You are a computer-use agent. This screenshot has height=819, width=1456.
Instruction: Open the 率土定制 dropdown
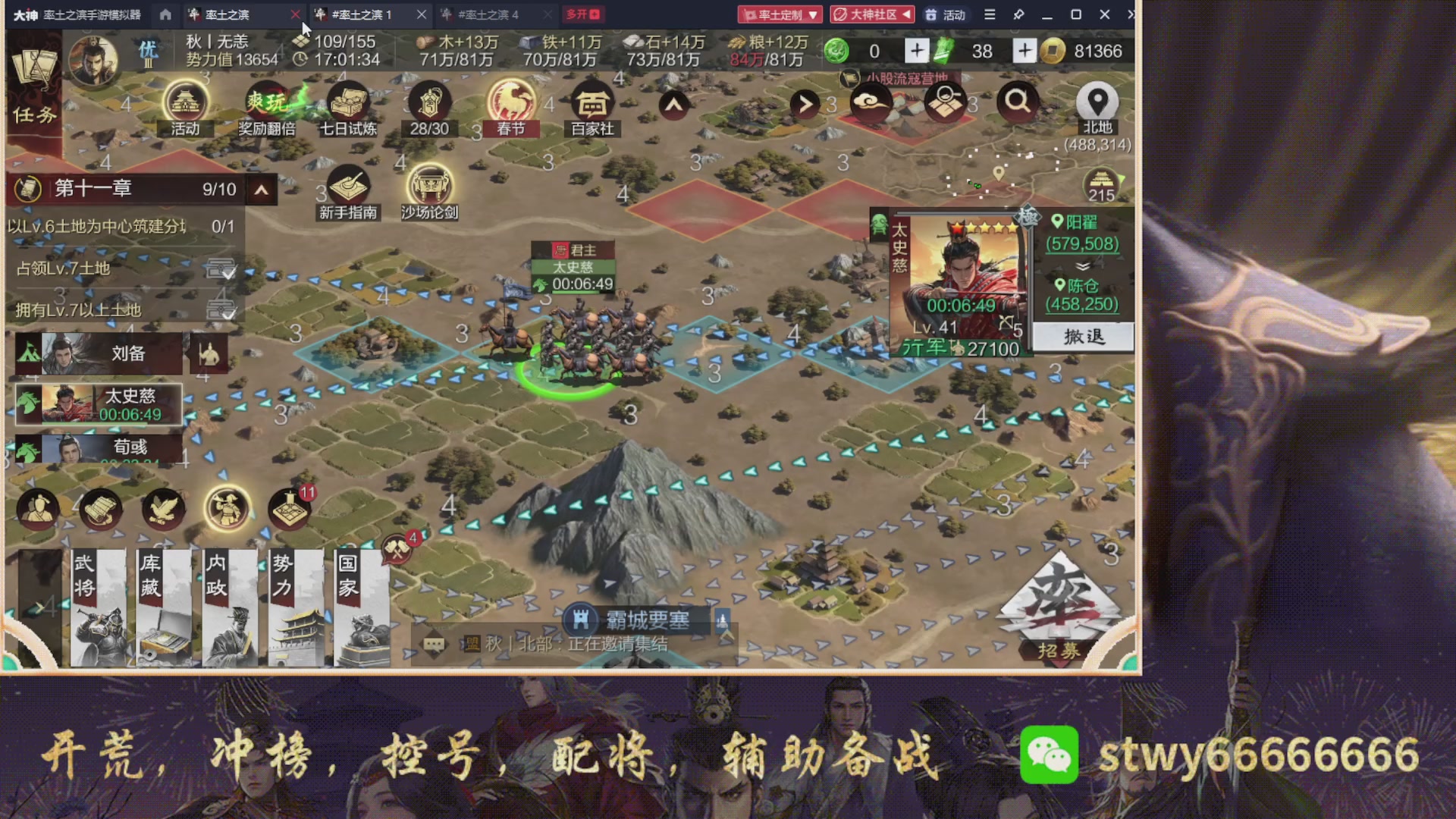tap(779, 14)
